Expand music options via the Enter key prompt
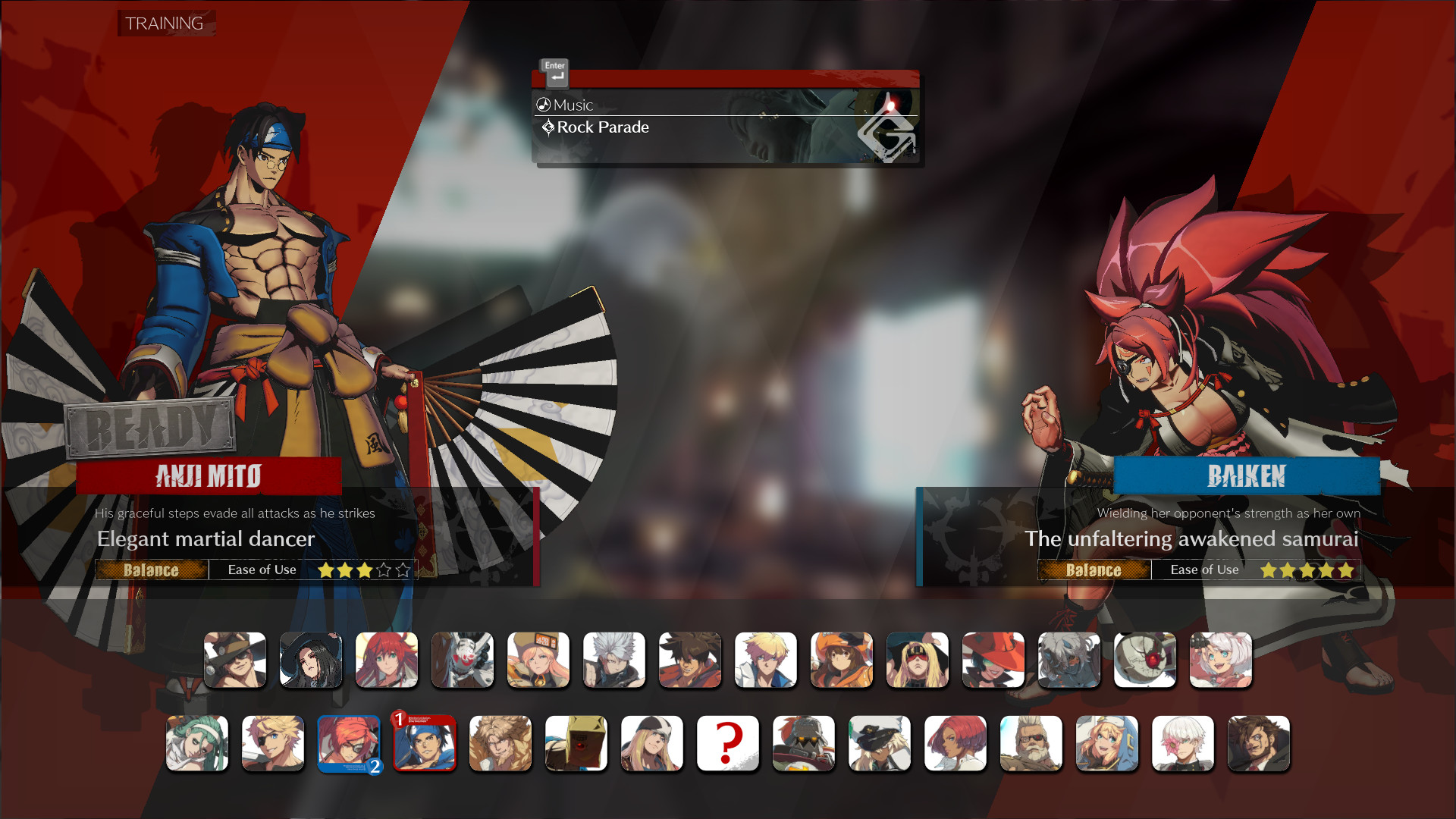This screenshot has width=1456, height=819. tap(554, 73)
